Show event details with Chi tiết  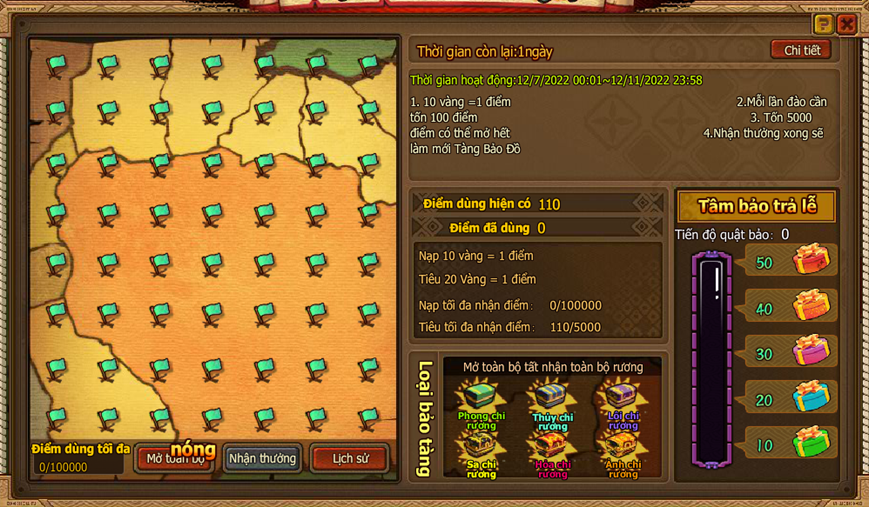click(801, 50)
